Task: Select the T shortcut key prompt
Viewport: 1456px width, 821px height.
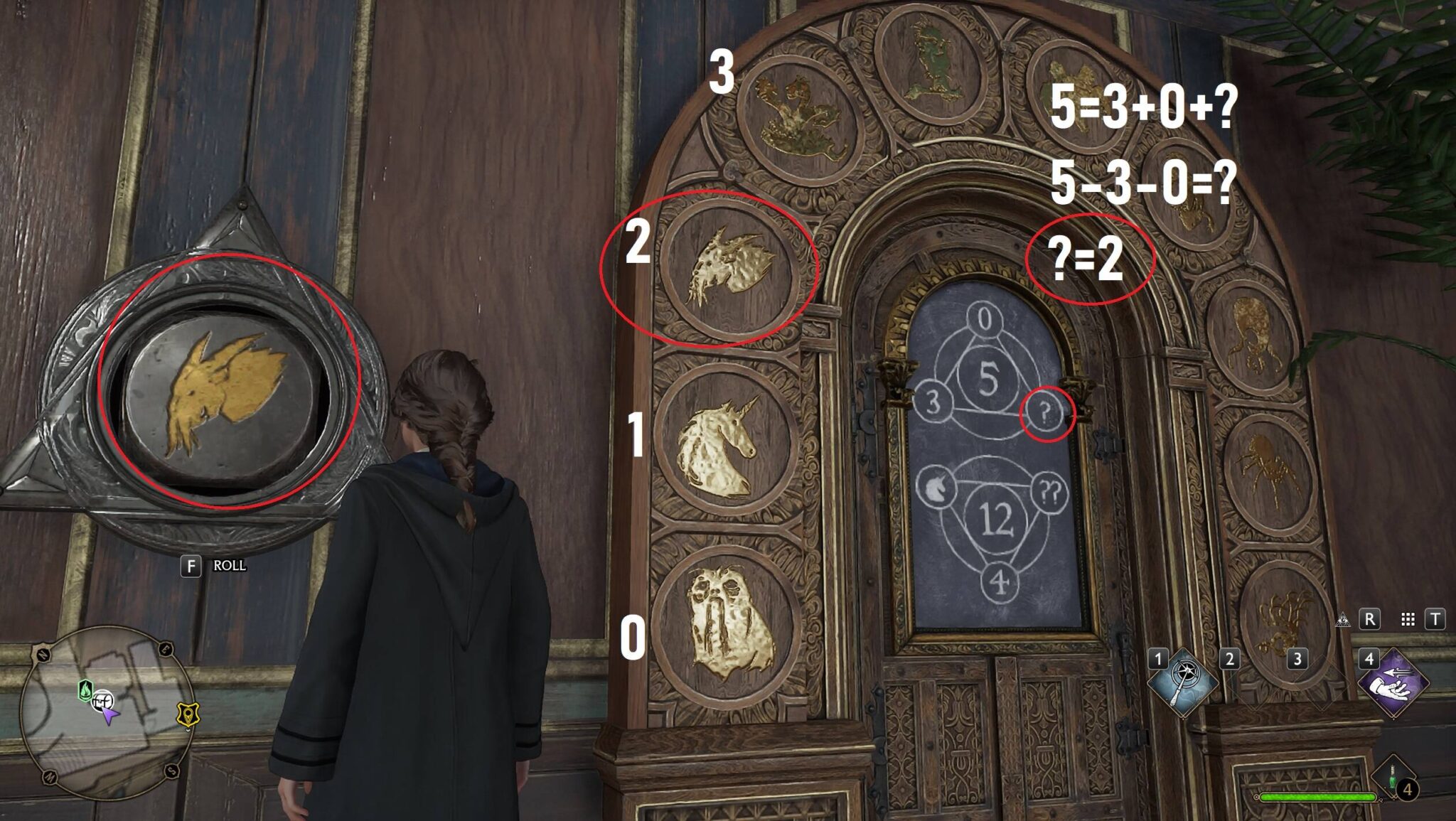Action: coord(1435,621)
